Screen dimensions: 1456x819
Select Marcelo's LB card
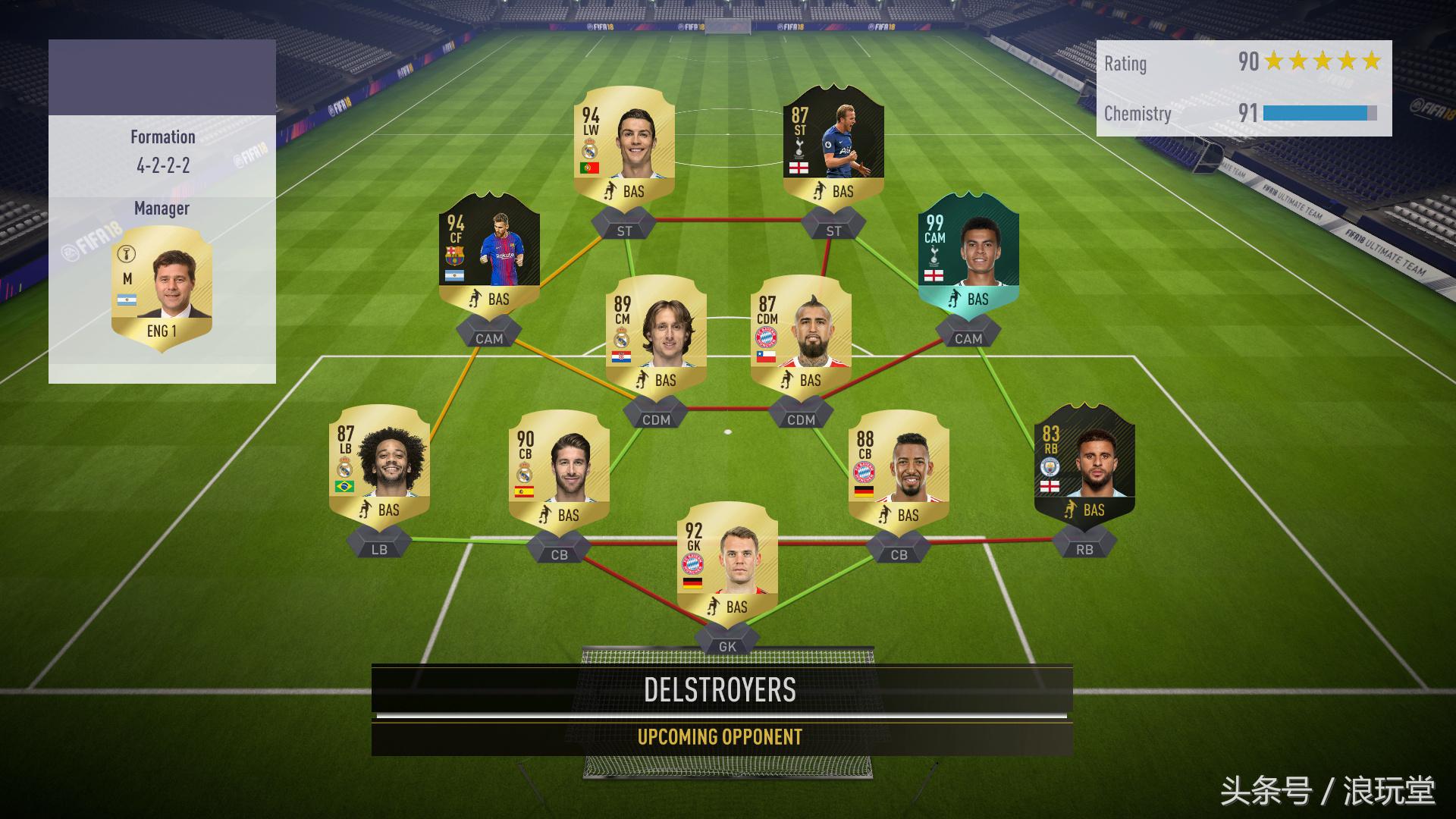379,466
